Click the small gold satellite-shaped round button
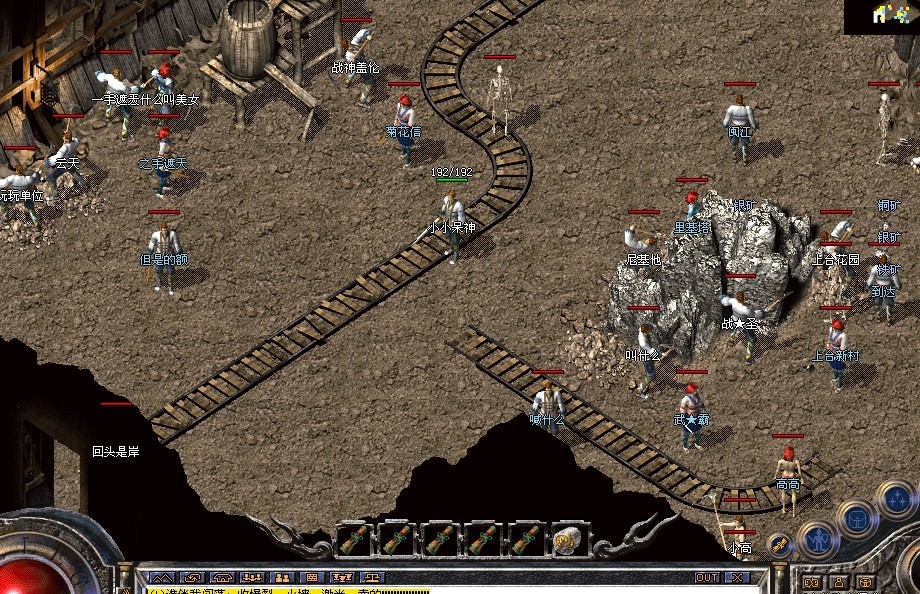This screenshot has width=920, height=594. (x=780, y=545)
